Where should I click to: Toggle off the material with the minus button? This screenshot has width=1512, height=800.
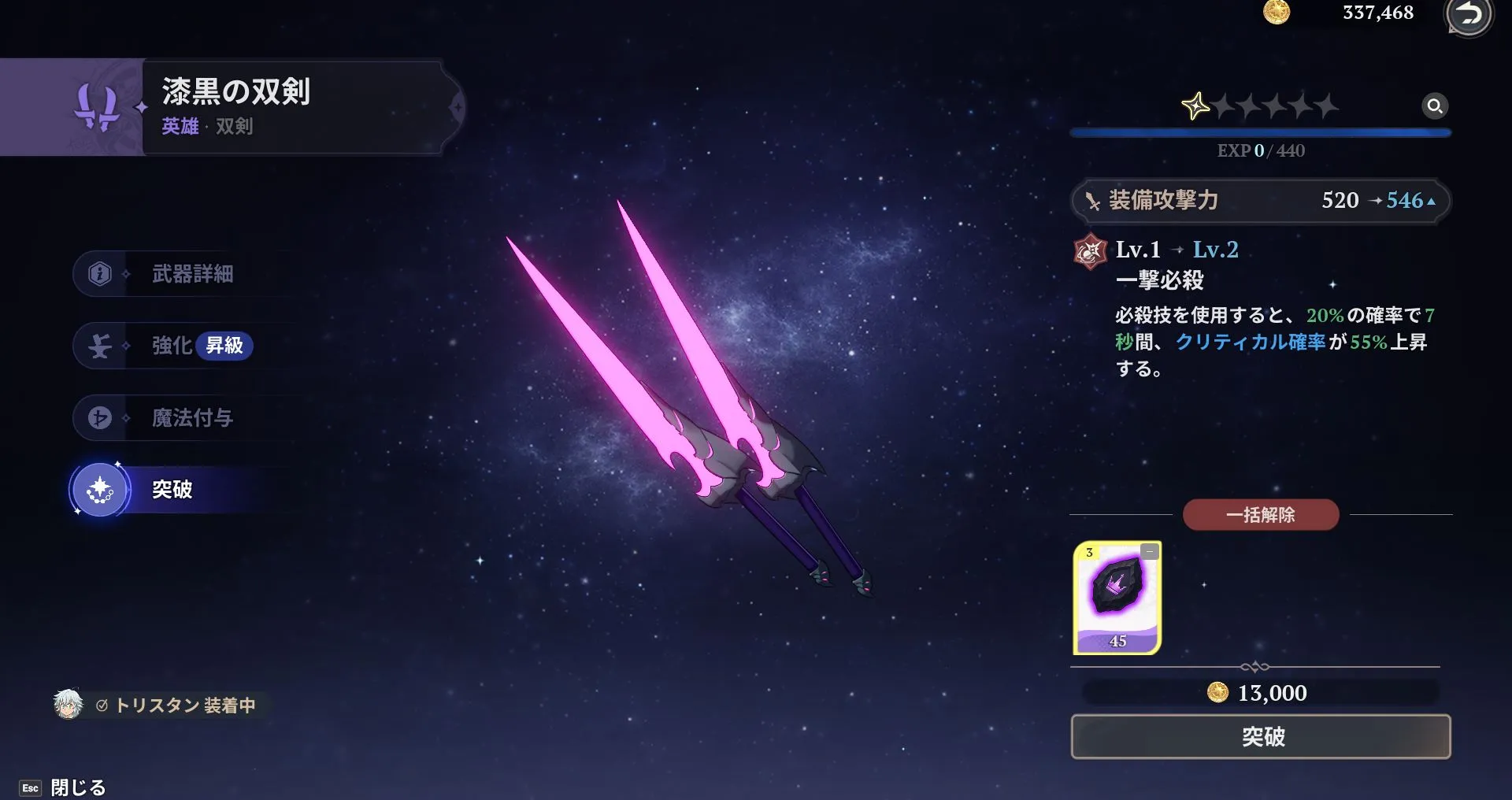(1148, 551)
